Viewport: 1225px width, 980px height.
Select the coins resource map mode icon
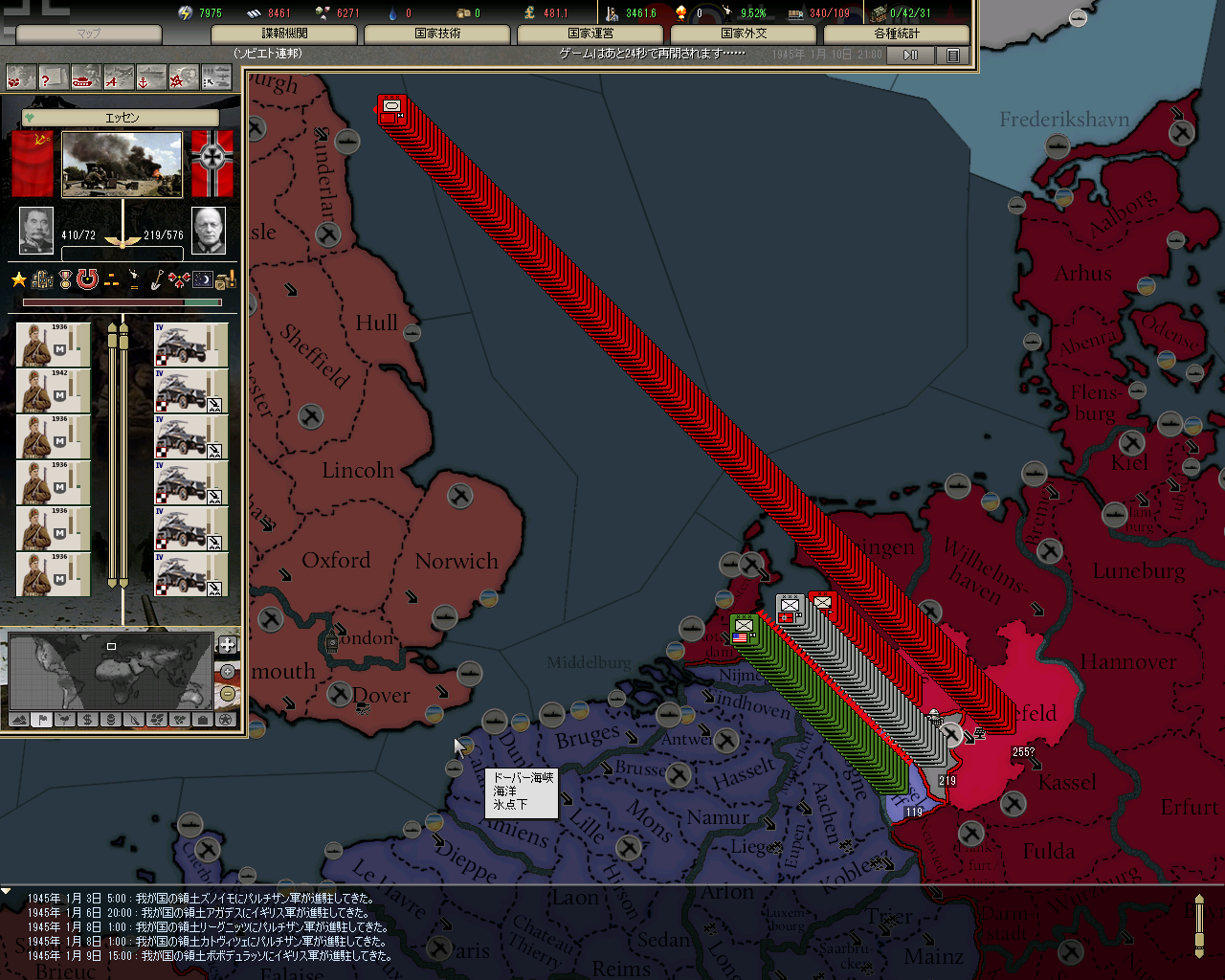pos(111,720)
